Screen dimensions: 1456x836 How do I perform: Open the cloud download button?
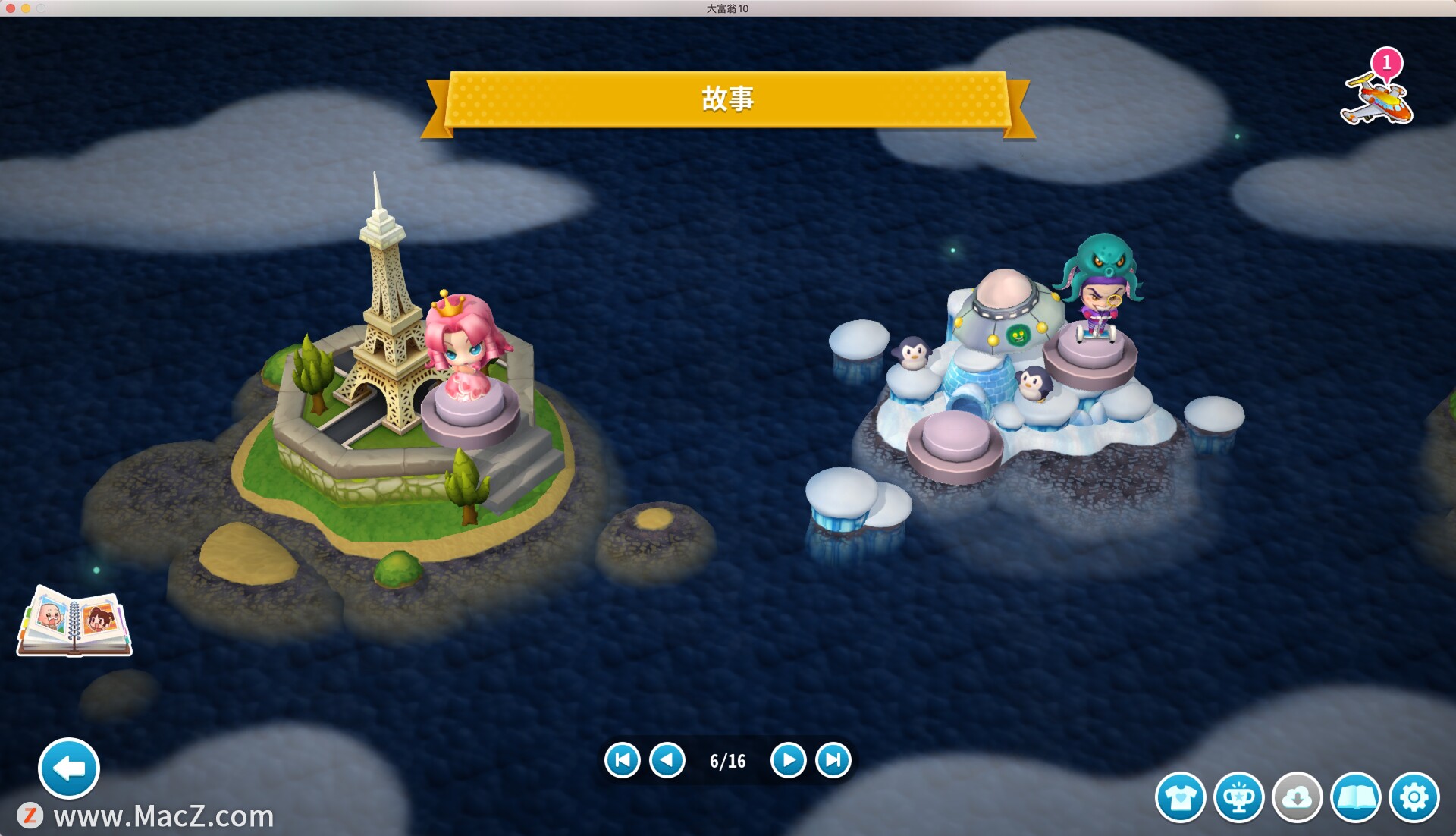pyautogui.click(x=1297, y=797)
